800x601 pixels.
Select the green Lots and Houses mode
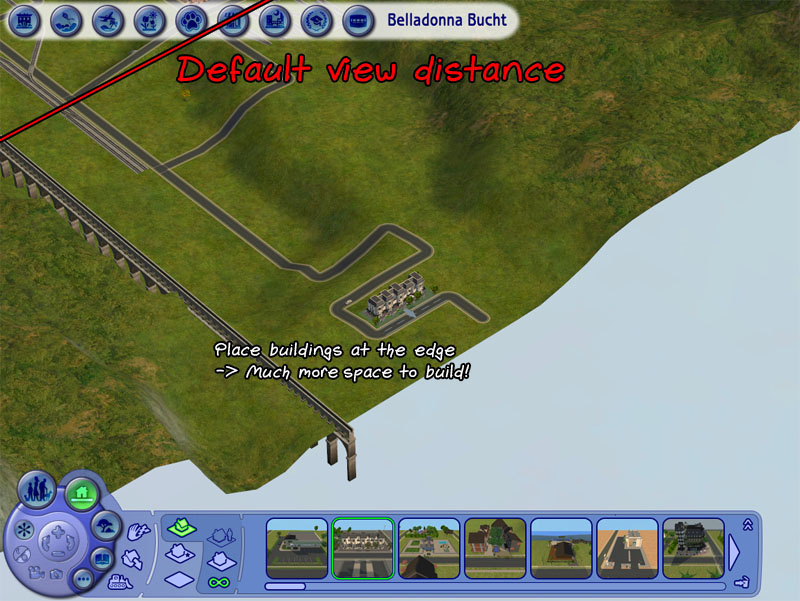click(x=81, y=492)
